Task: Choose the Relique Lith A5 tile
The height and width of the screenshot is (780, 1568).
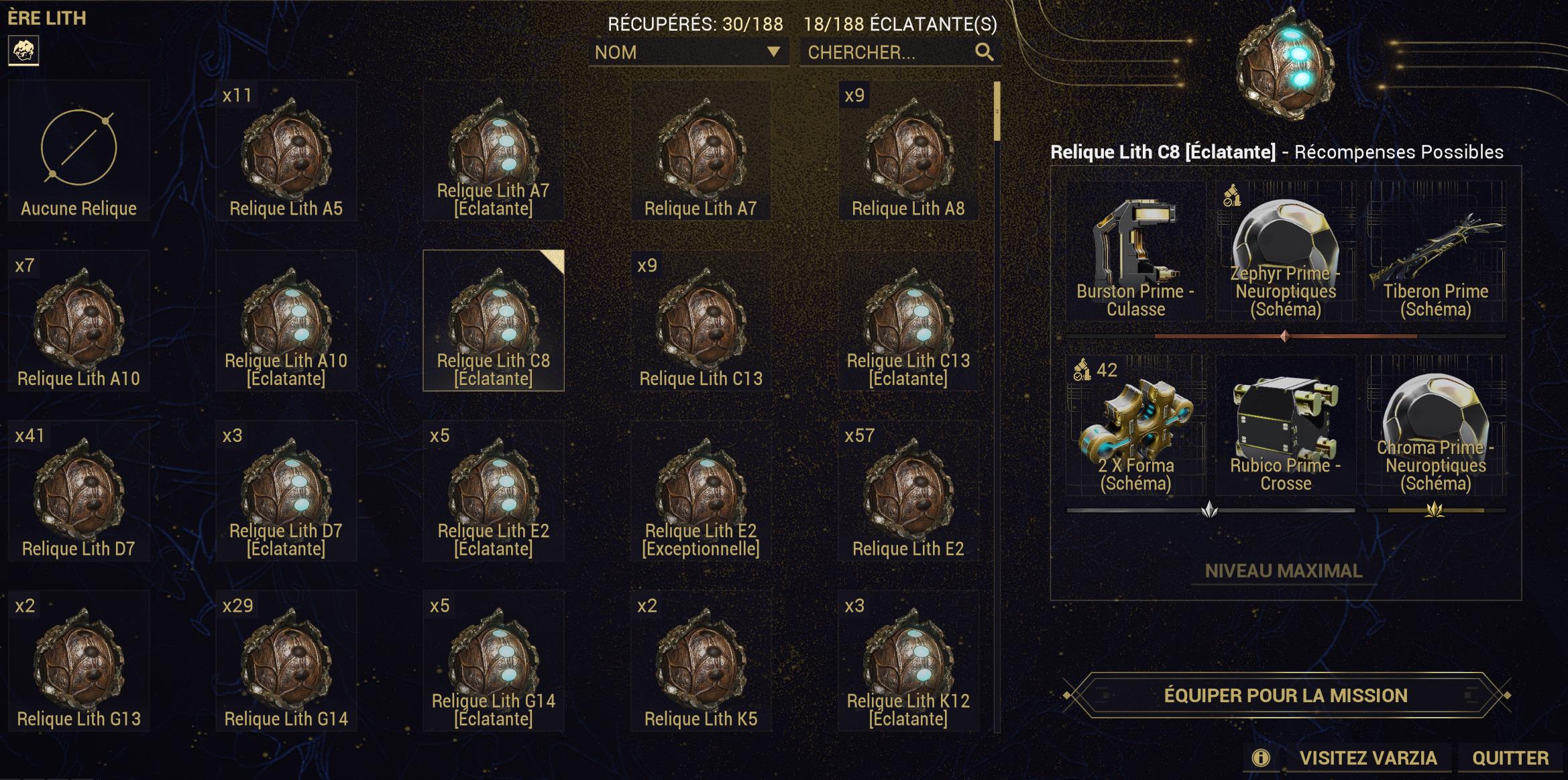Action: click(286, 152)
